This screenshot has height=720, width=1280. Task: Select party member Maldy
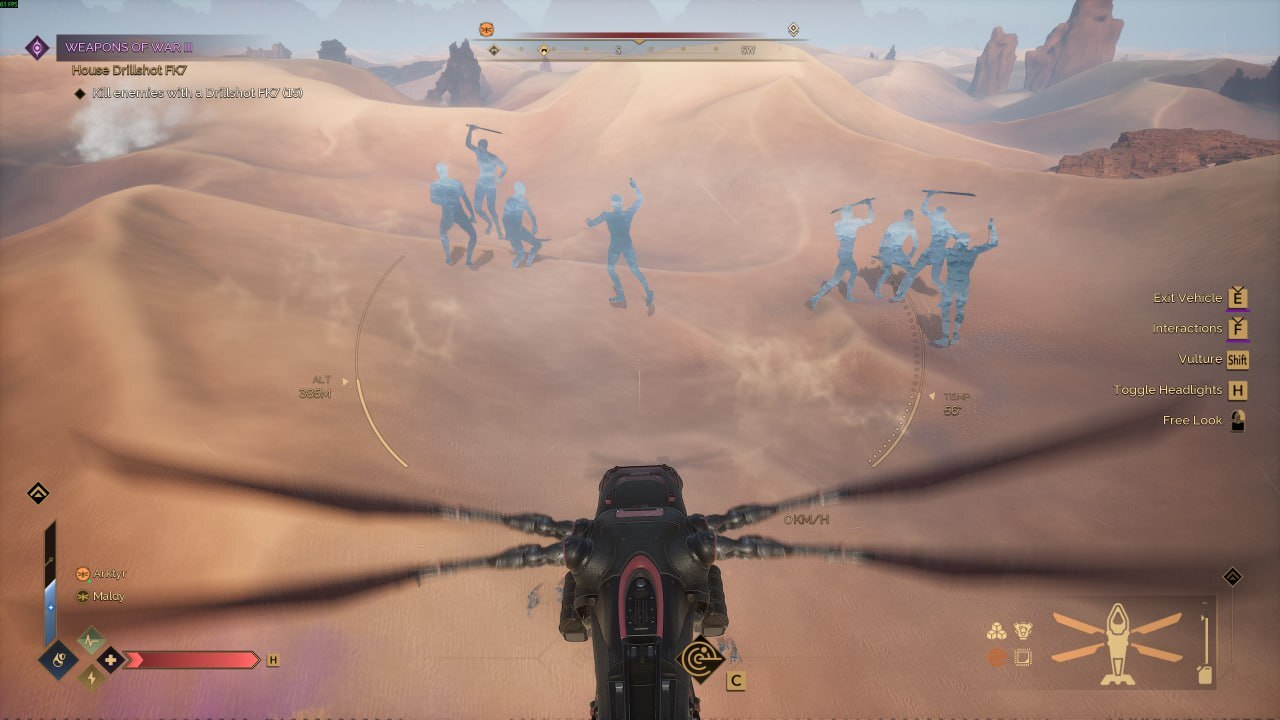(108, 596)
